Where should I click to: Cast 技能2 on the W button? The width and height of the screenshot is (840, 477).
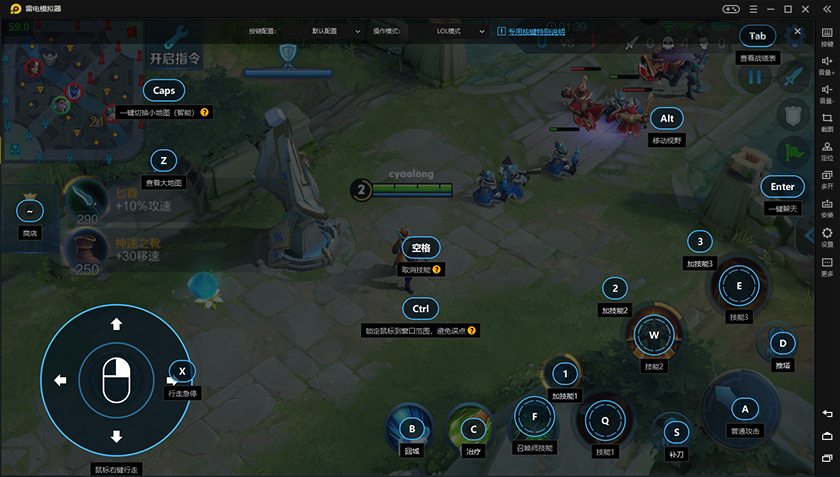[x=654, y=335]
